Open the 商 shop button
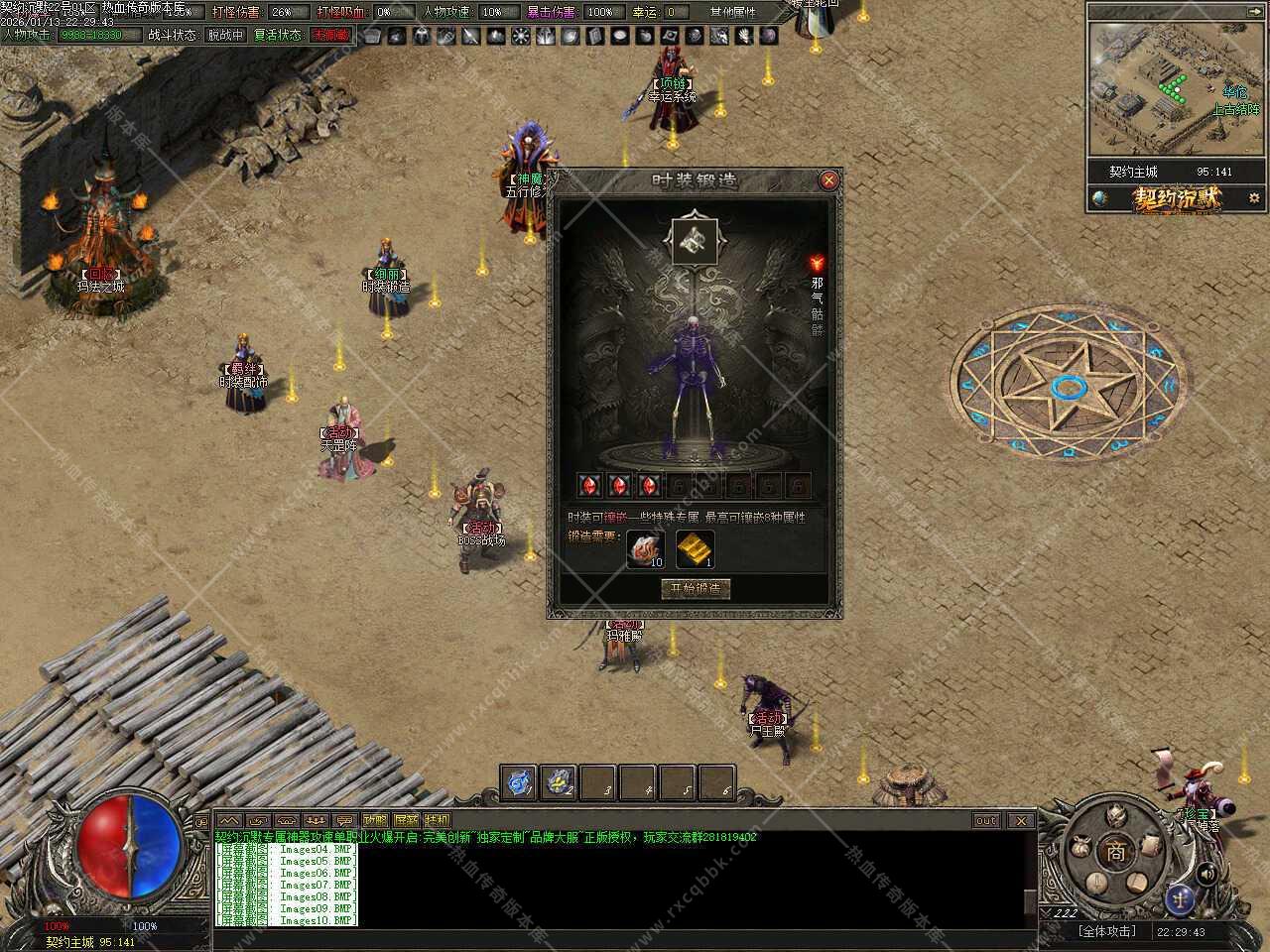The image size is (1270, 952). pyautogui.click(x=1117, y=851)
